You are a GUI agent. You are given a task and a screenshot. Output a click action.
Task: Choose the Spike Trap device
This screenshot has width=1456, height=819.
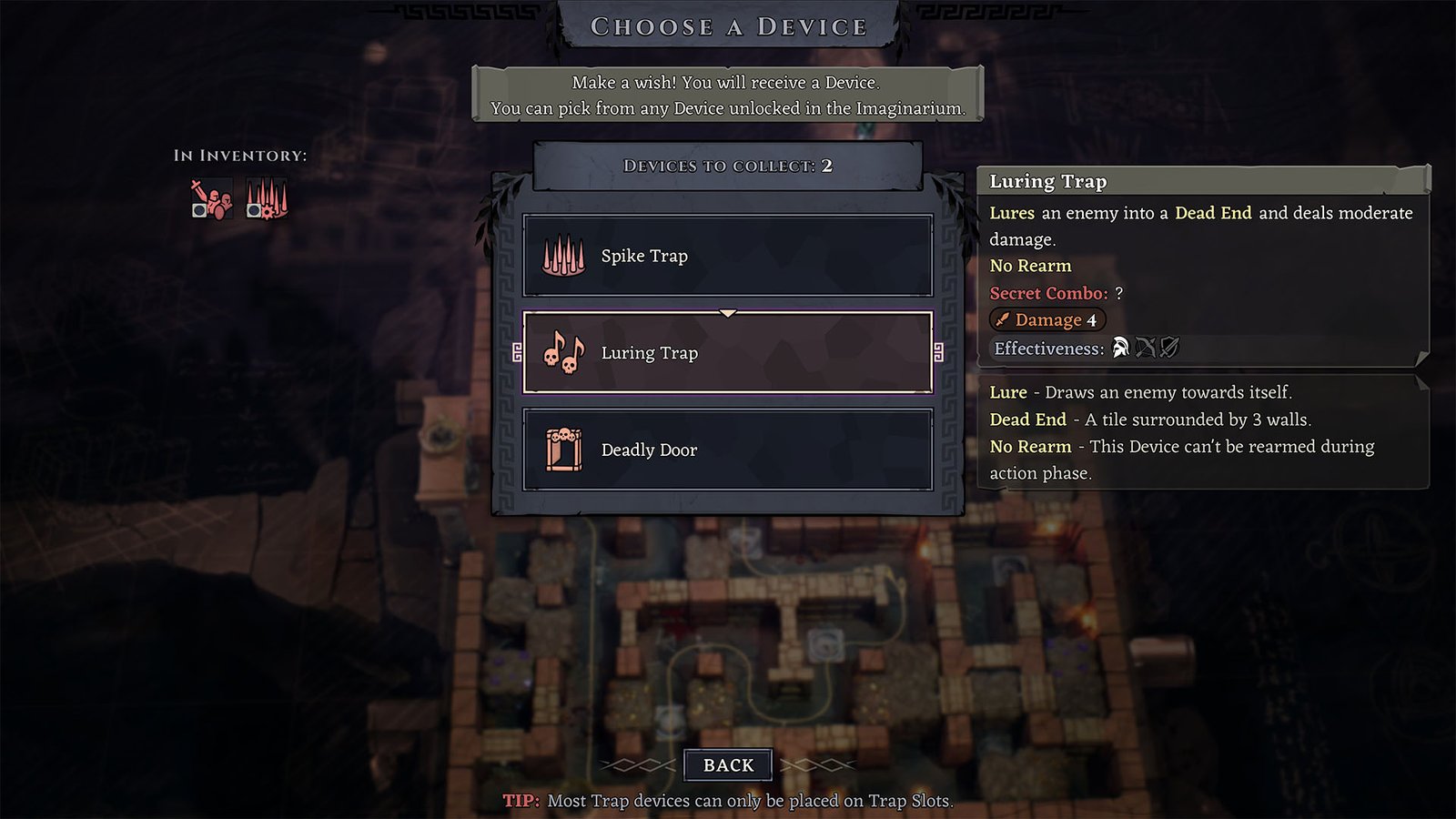tap(727, 256)
